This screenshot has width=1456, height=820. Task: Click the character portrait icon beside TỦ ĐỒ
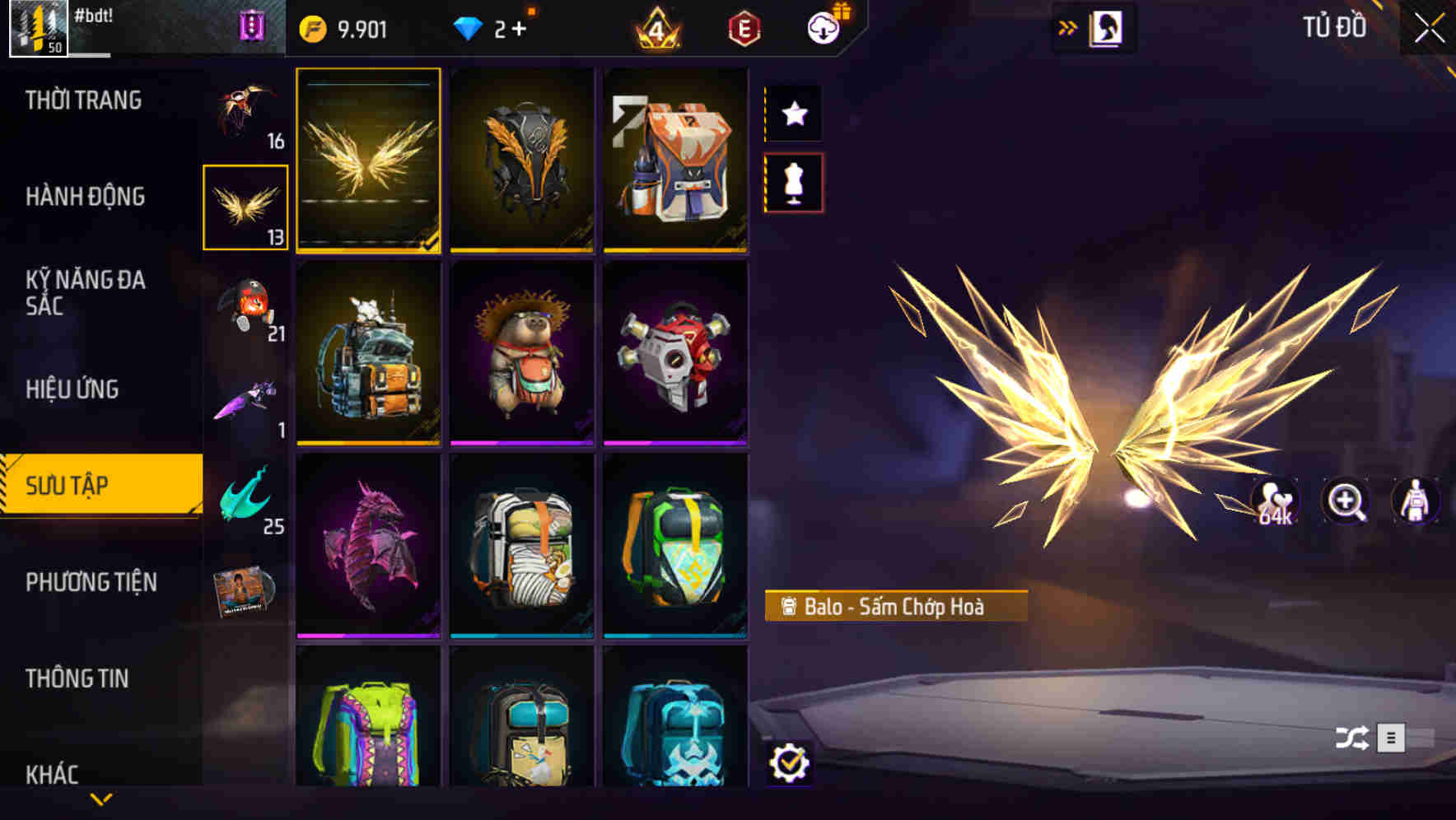1104,26
